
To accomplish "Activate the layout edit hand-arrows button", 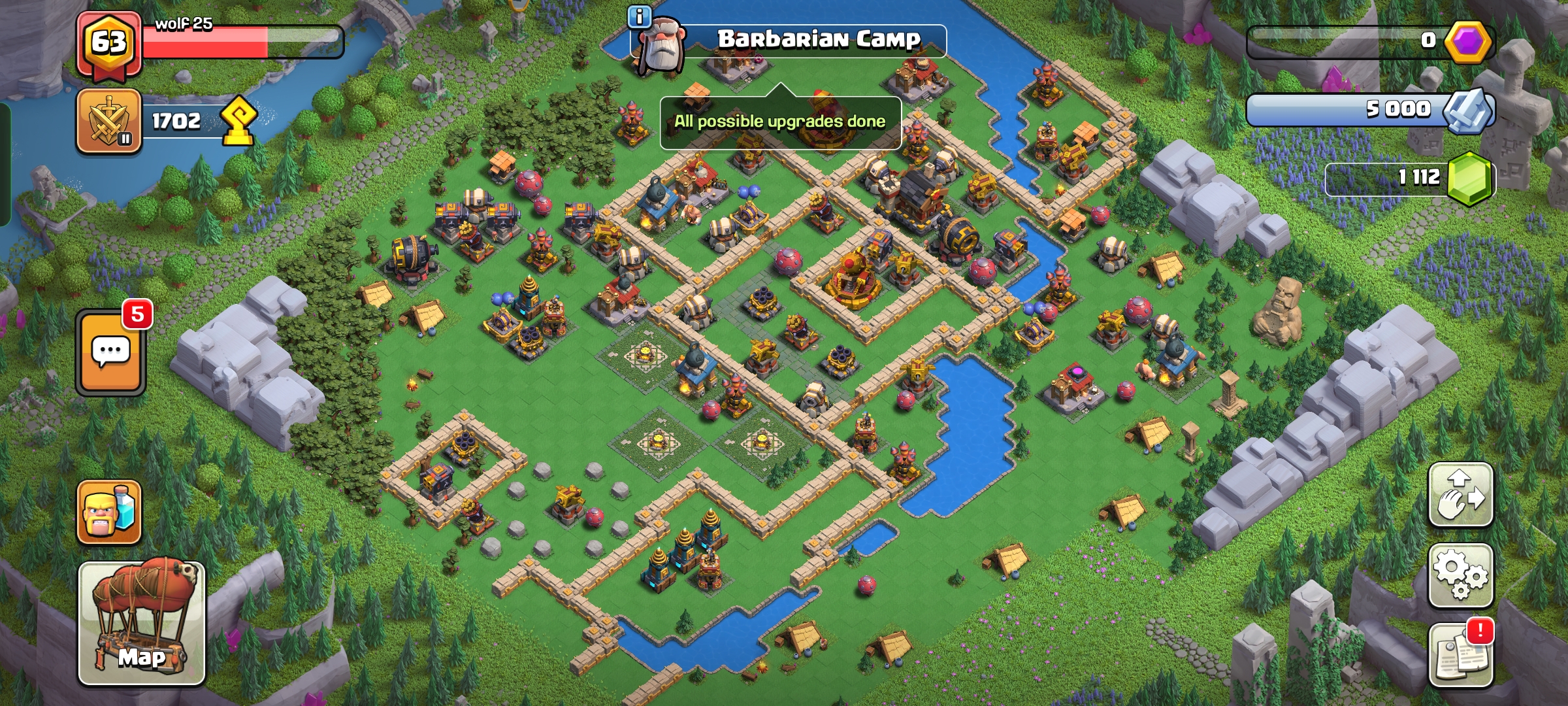I will tap(1460, 495).
